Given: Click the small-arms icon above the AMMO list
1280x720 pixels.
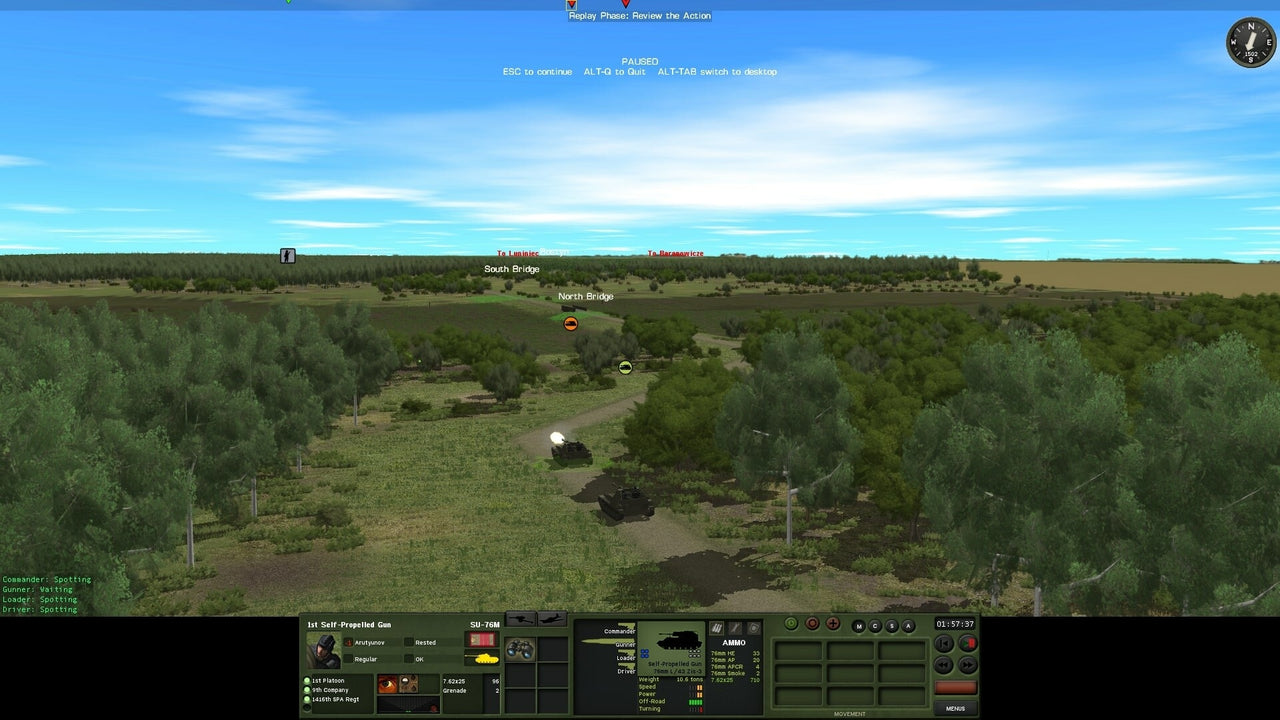Looking at the screenshot, I should 716,628.
